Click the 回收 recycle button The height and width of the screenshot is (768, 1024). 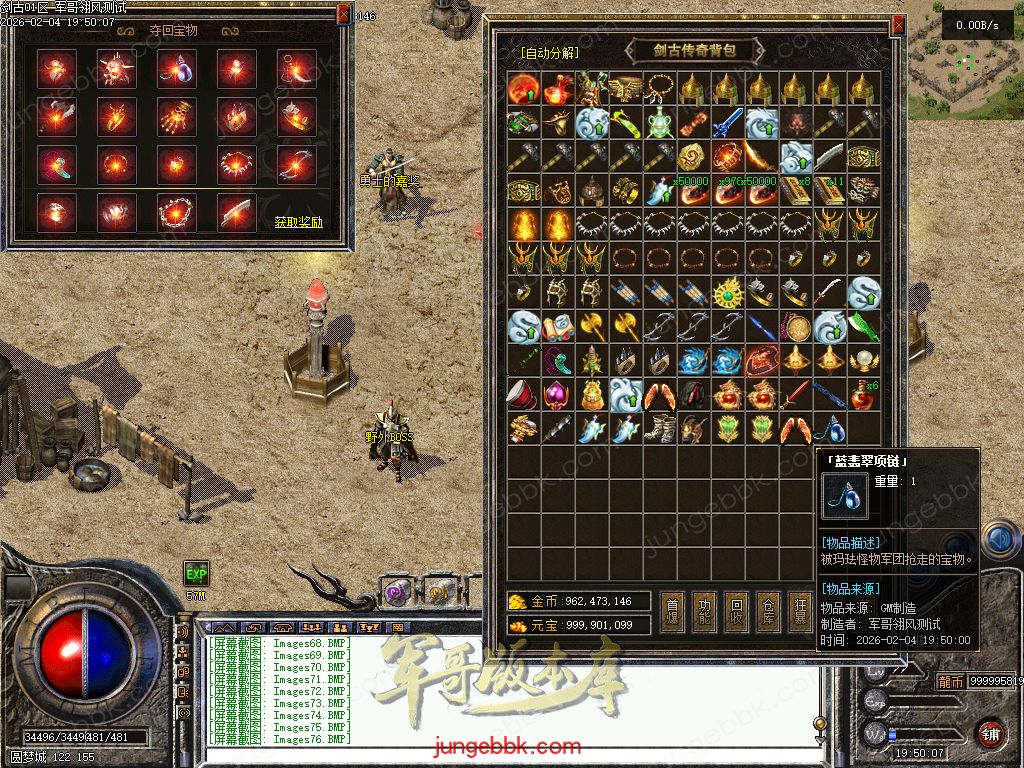tap(737, 610)
